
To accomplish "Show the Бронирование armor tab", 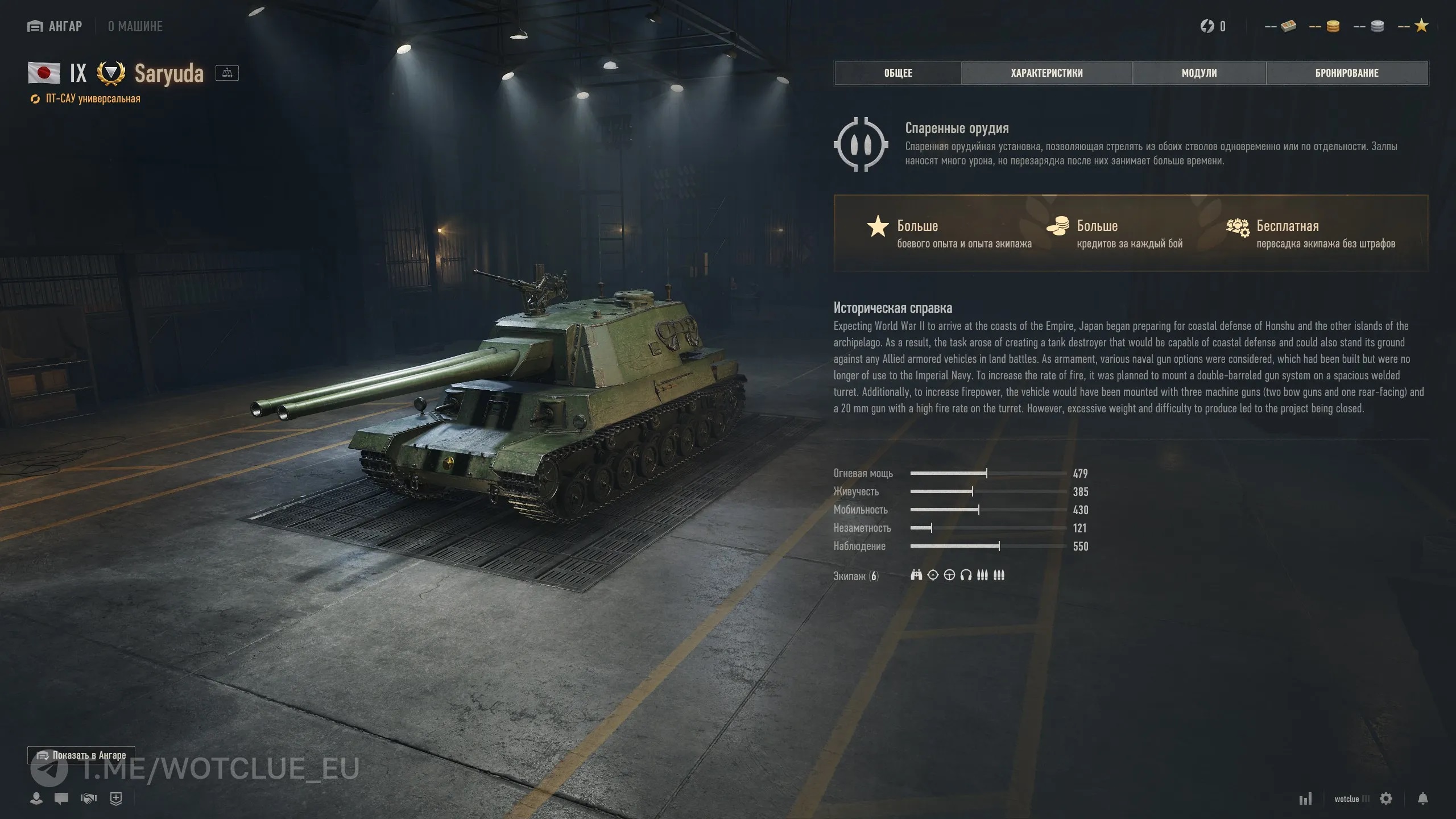I will click(x=1347, y=73).
